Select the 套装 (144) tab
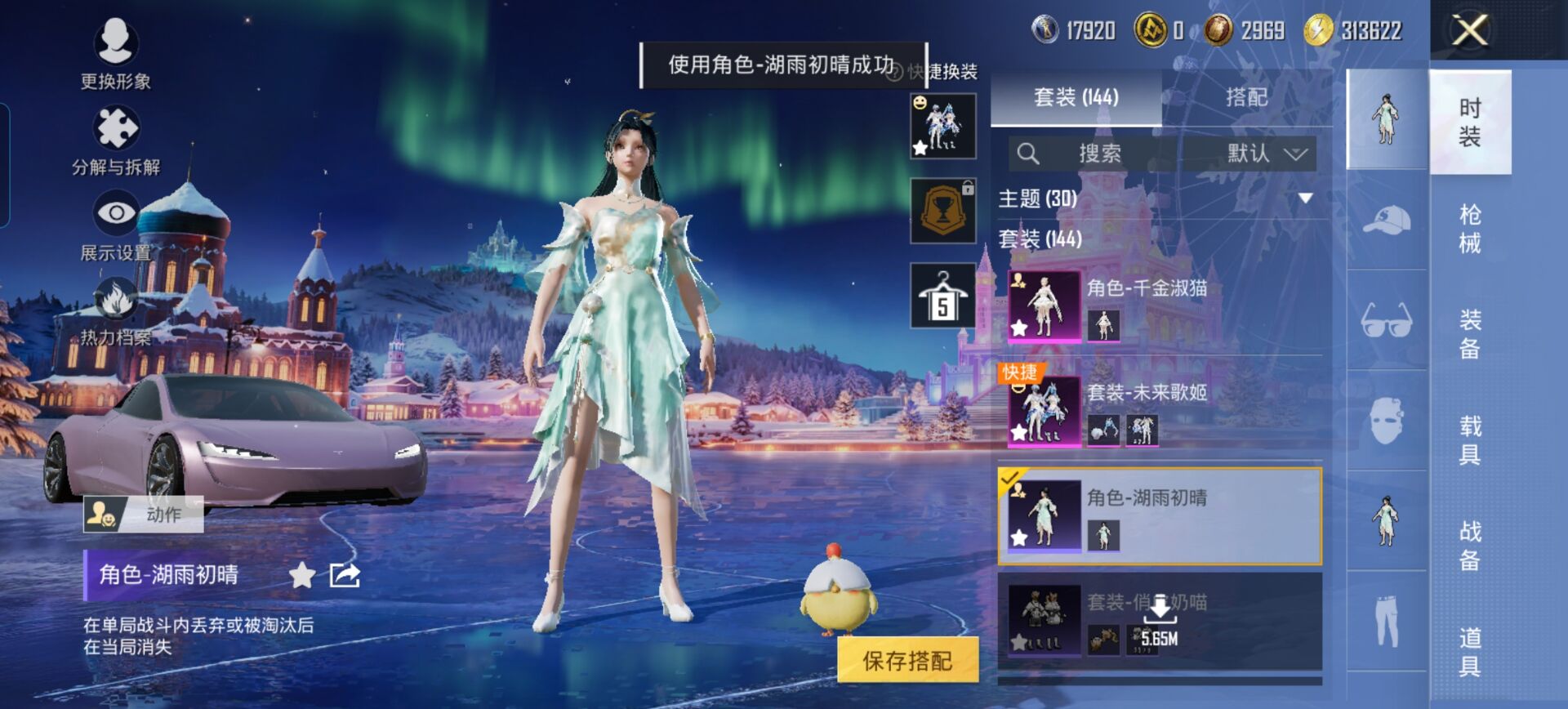Screen dimensions: 1568x709 click(1076, 97)
